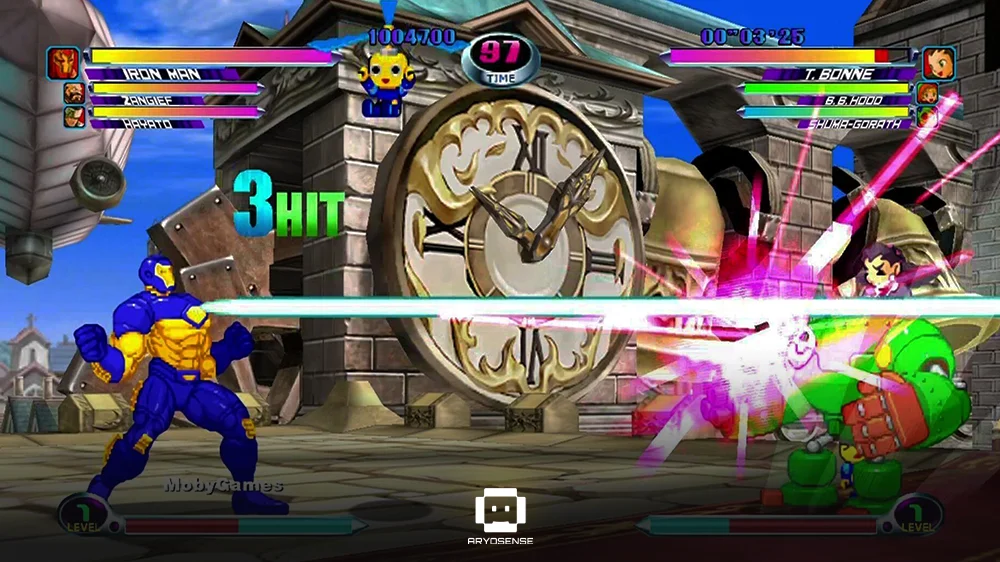
Task: Choose the Shuma-Gorath partner portrait
Action: tap(927, 117)
